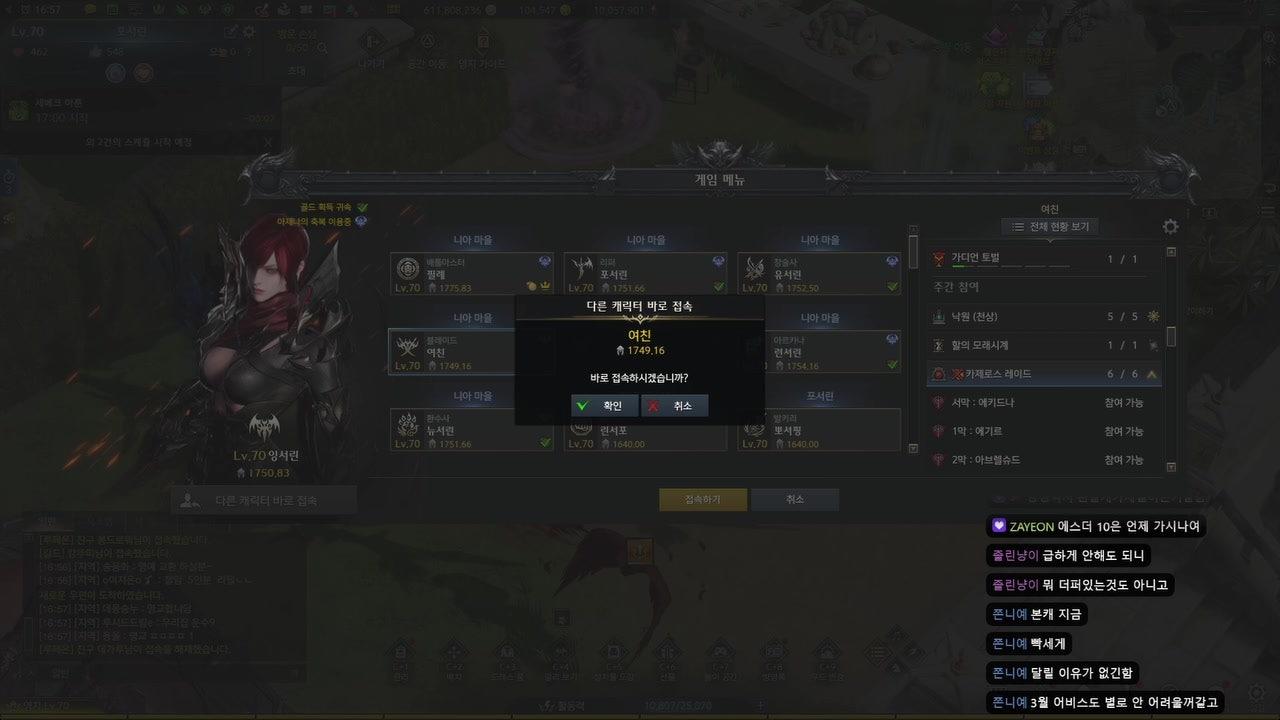The width and height of the screenshot is (1280, 720).
Task: Click the 카제로스 레이드 raid icon
Action: pyautogui.click(x=939, y=374)
